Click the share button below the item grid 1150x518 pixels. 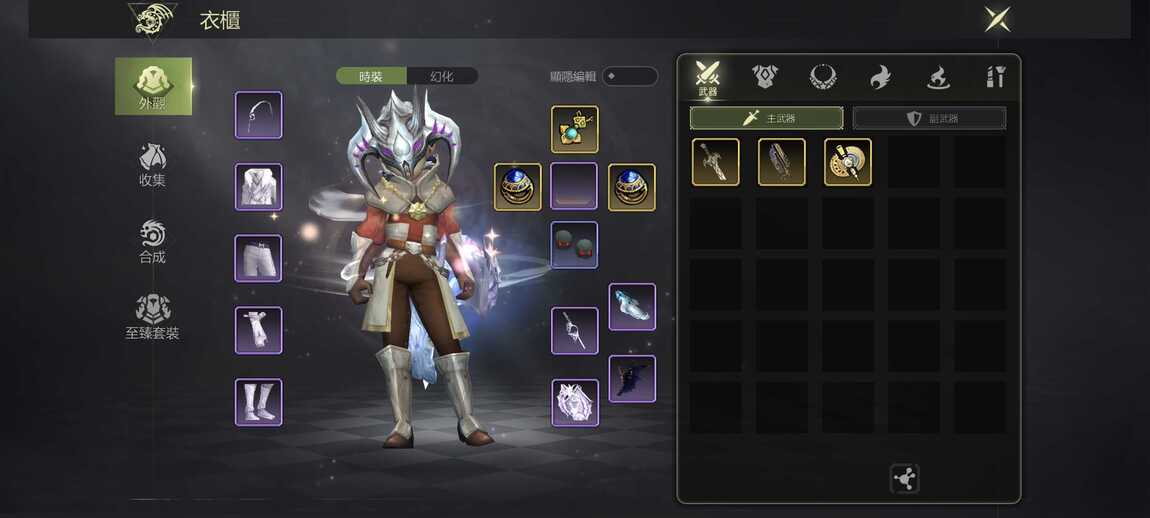coord(904,479)
